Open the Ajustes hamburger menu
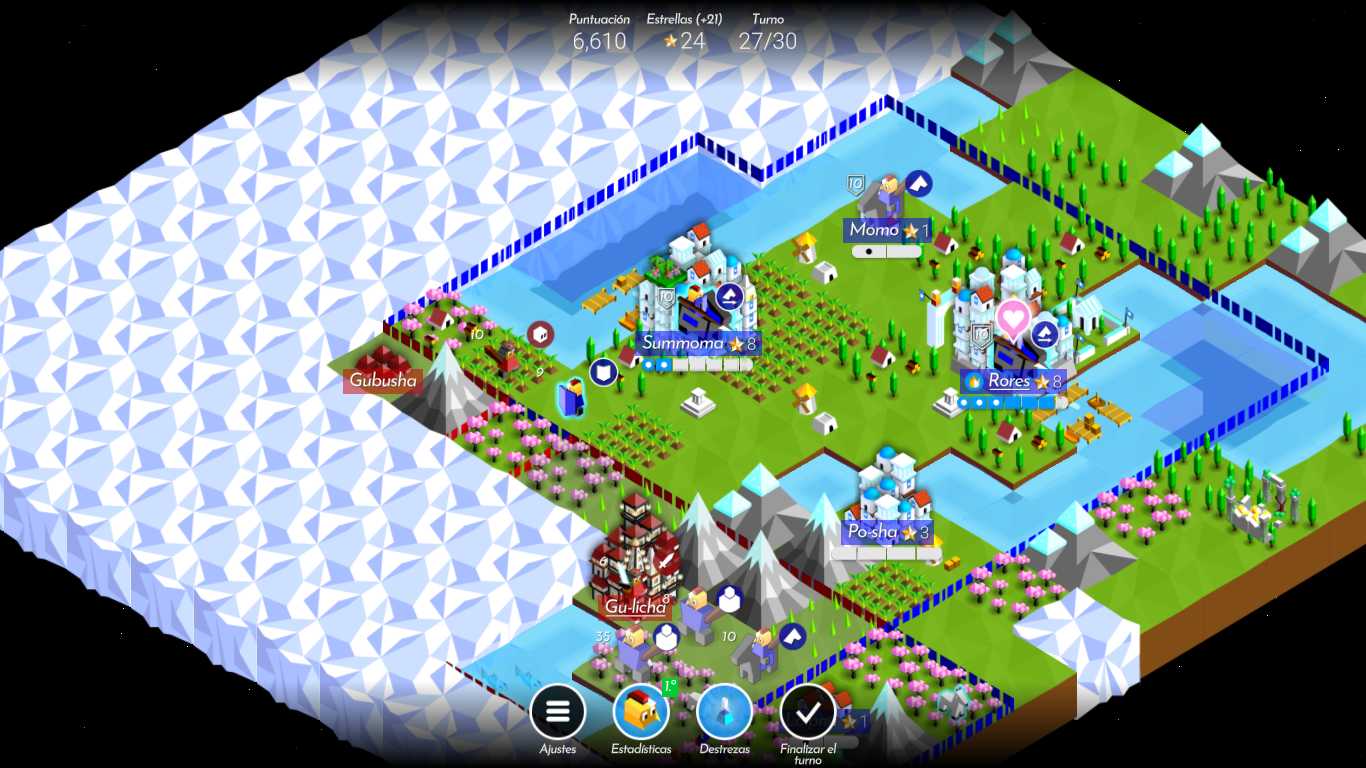Viewport: 1366px width, 768px height. pyautogui.click(x=558, y=713)
